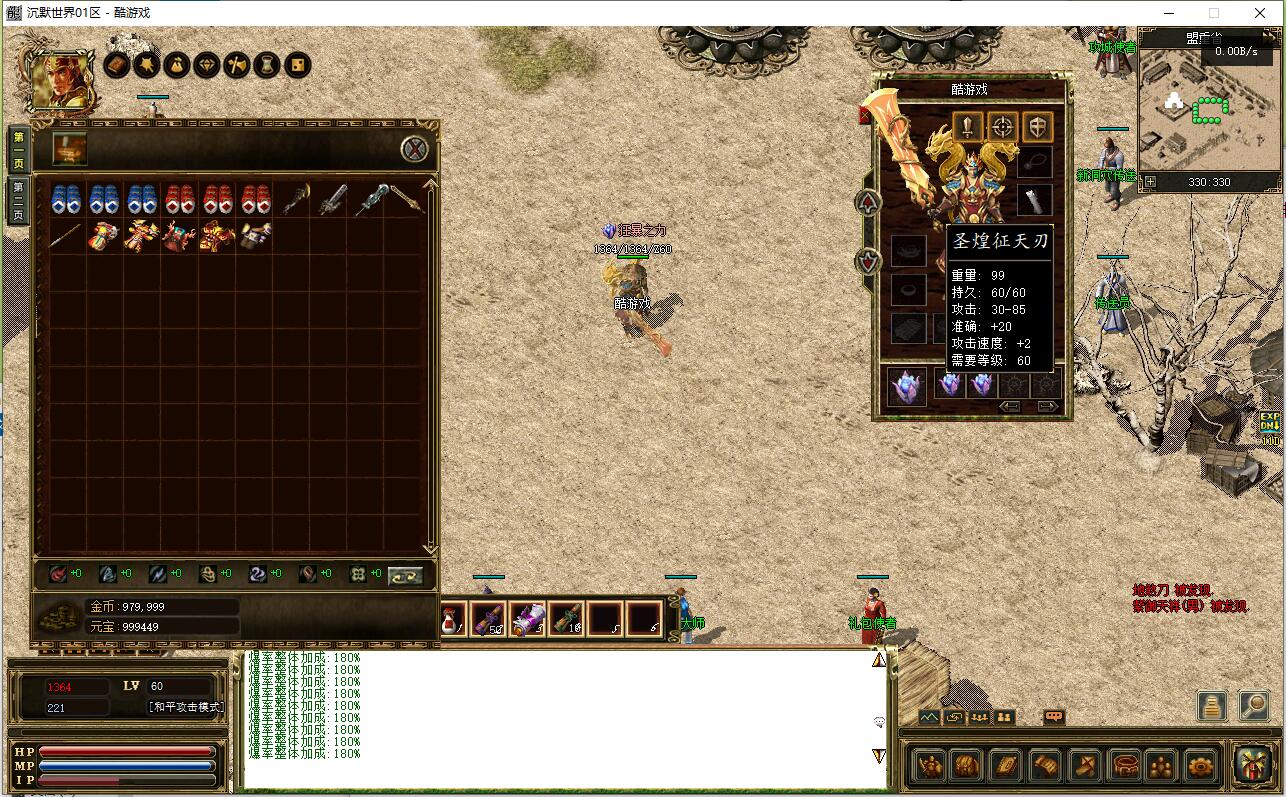Maximize the game window
This screenshot has height=797, width=1286.
1214,13
